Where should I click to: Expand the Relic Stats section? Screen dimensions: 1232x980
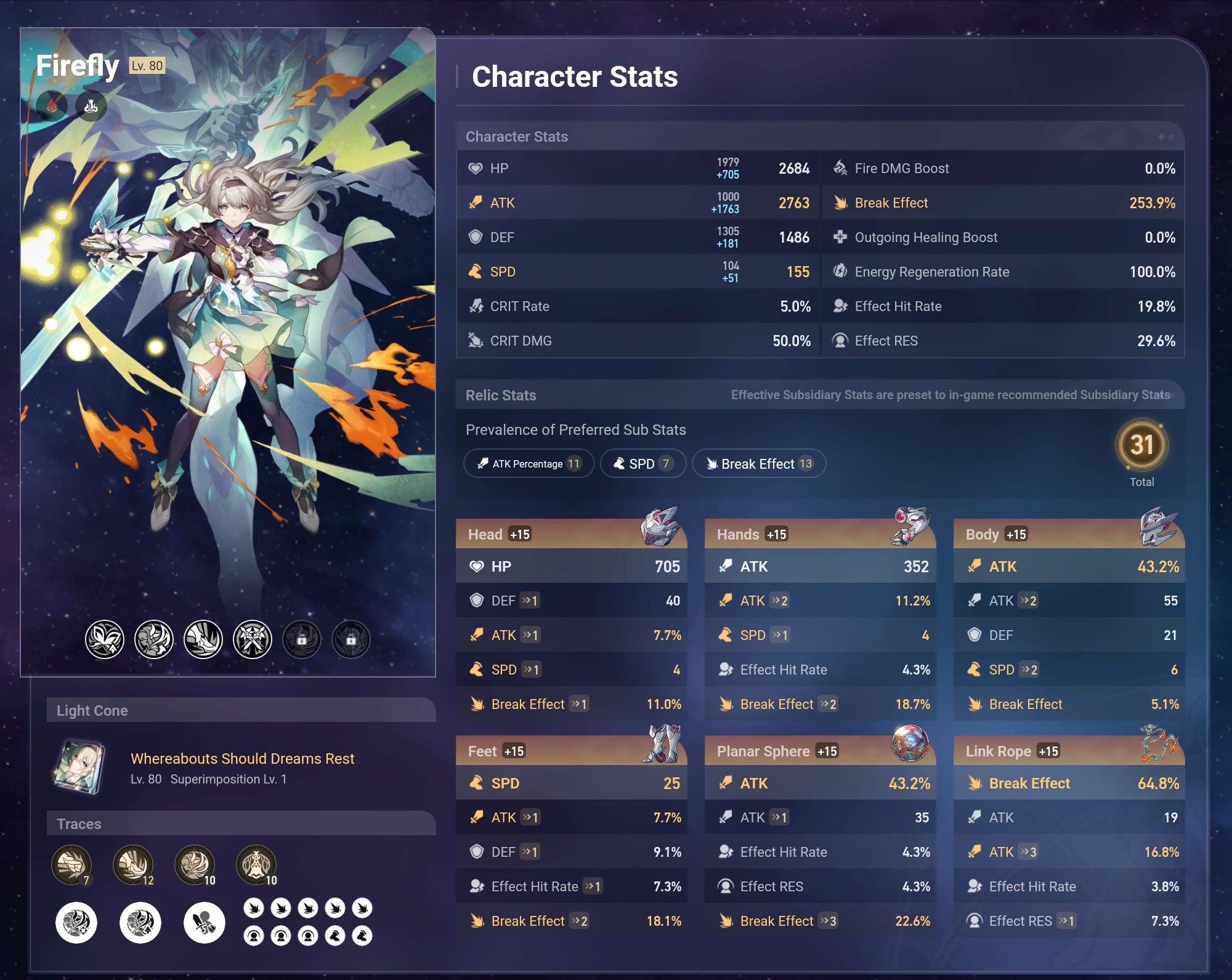pyautogui.click(x=501, y=395)
